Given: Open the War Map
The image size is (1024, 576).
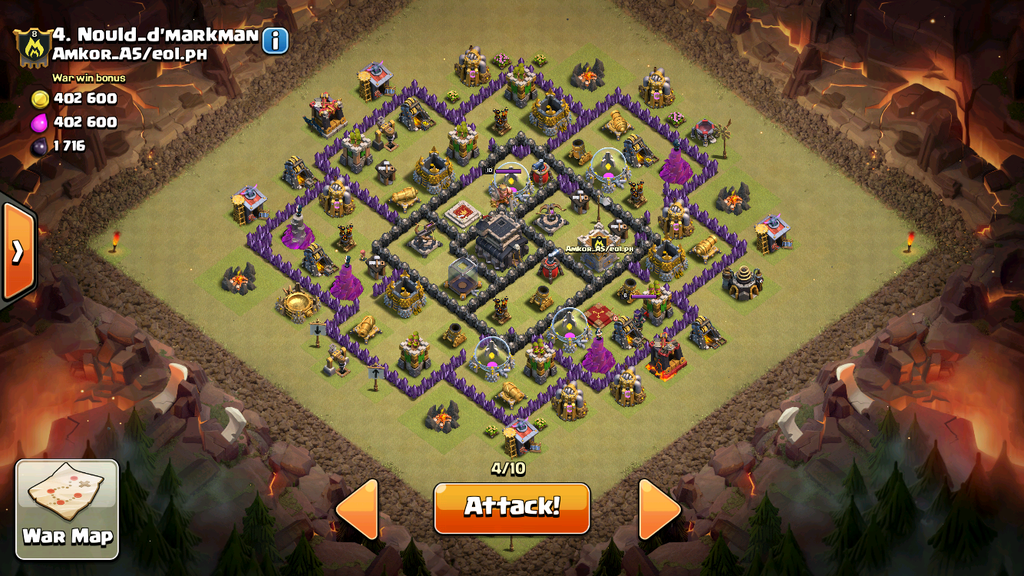Looking at the screenshot, I should pyautogui.click(x=67, y=508).
